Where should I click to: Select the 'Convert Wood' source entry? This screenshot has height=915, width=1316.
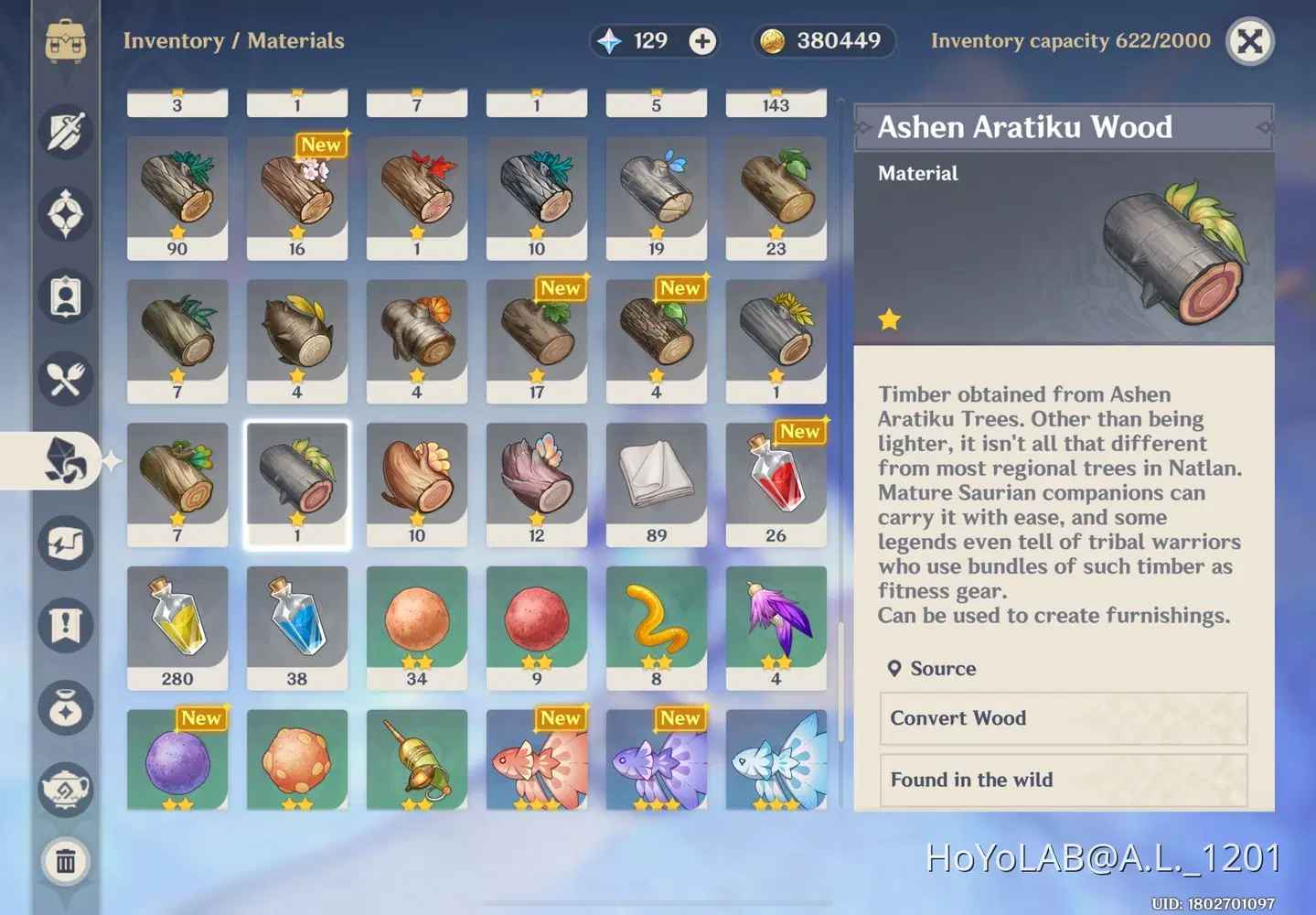coord(1064,719)
